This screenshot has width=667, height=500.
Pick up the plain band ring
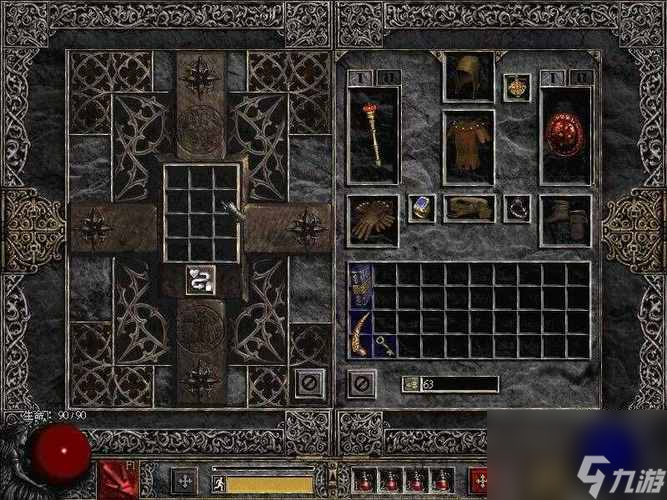coord(516,207)
